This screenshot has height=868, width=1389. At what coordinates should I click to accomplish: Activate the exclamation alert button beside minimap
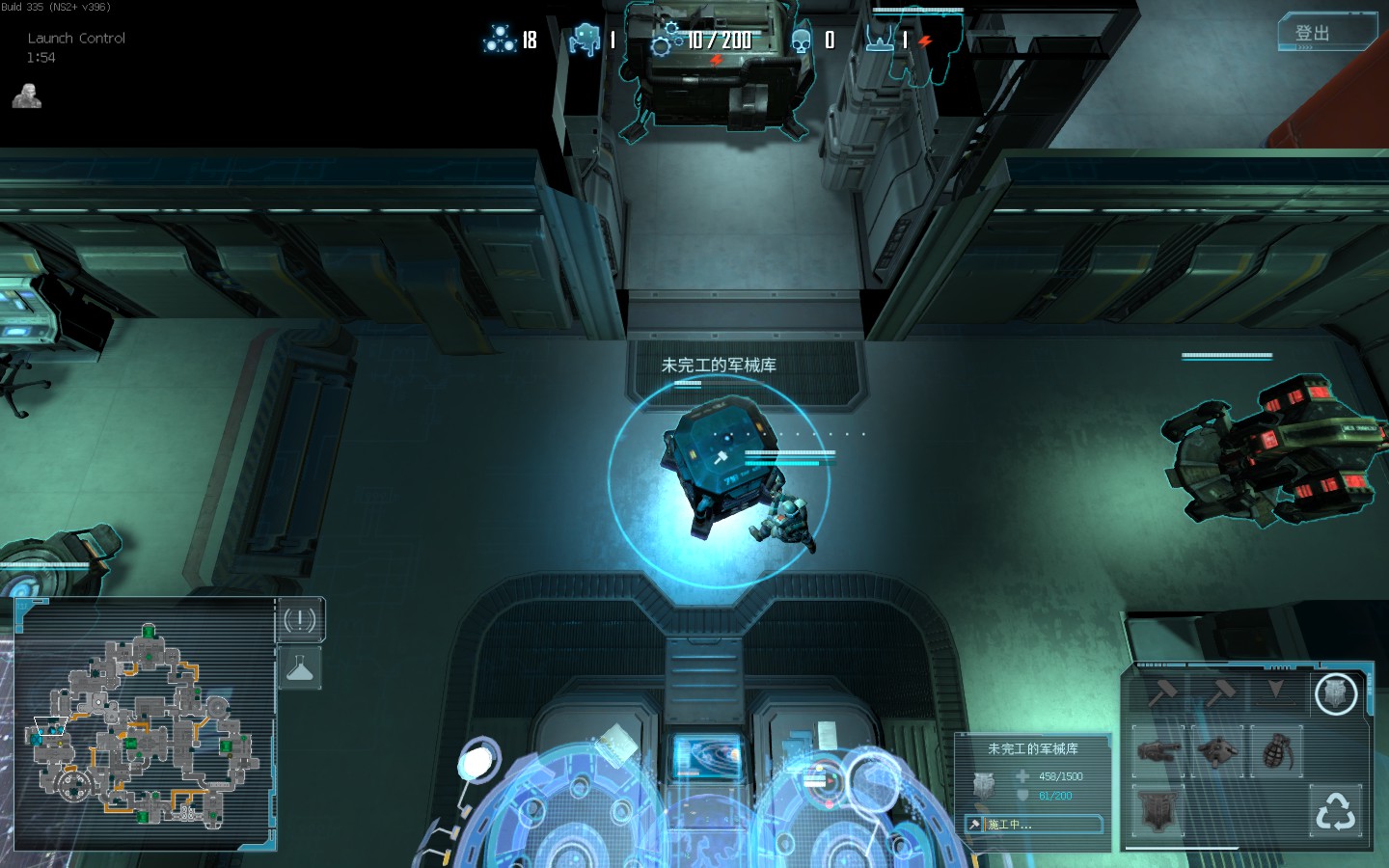[x=300, y=620]
